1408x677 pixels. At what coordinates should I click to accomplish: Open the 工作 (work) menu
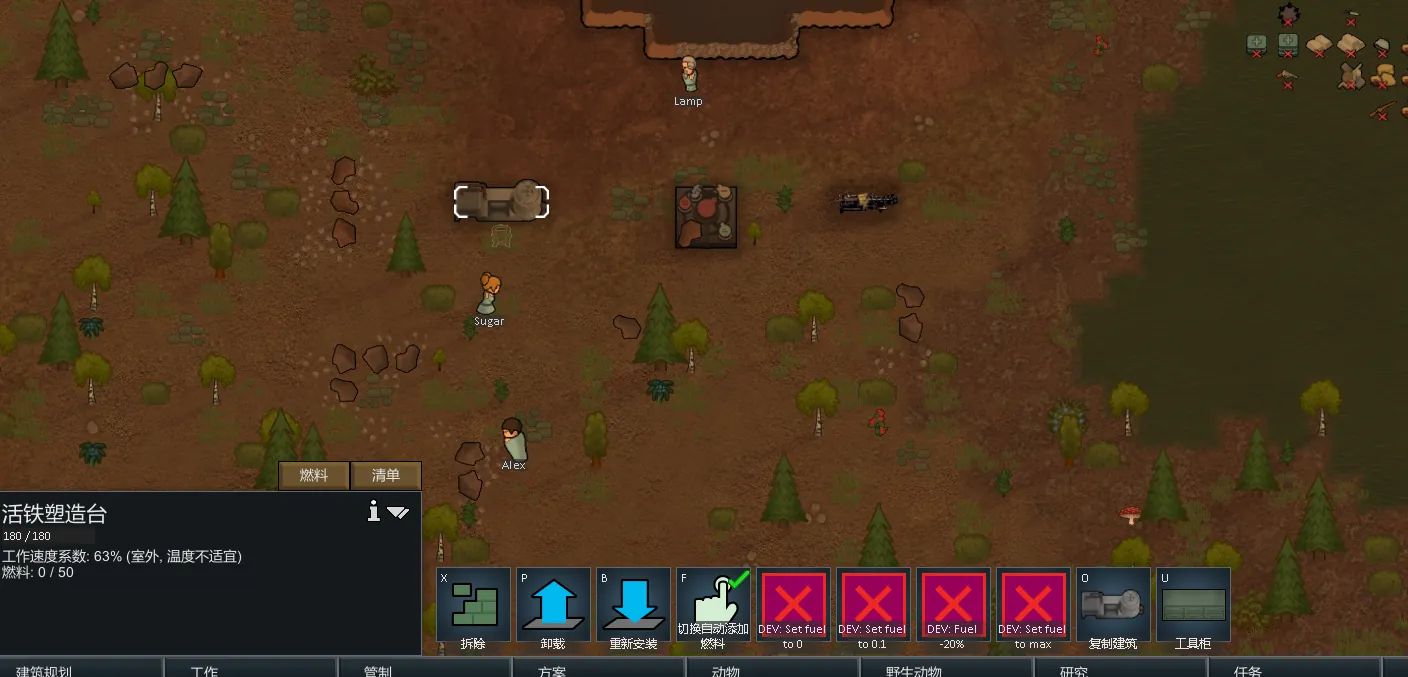click(x=204, y=668)
